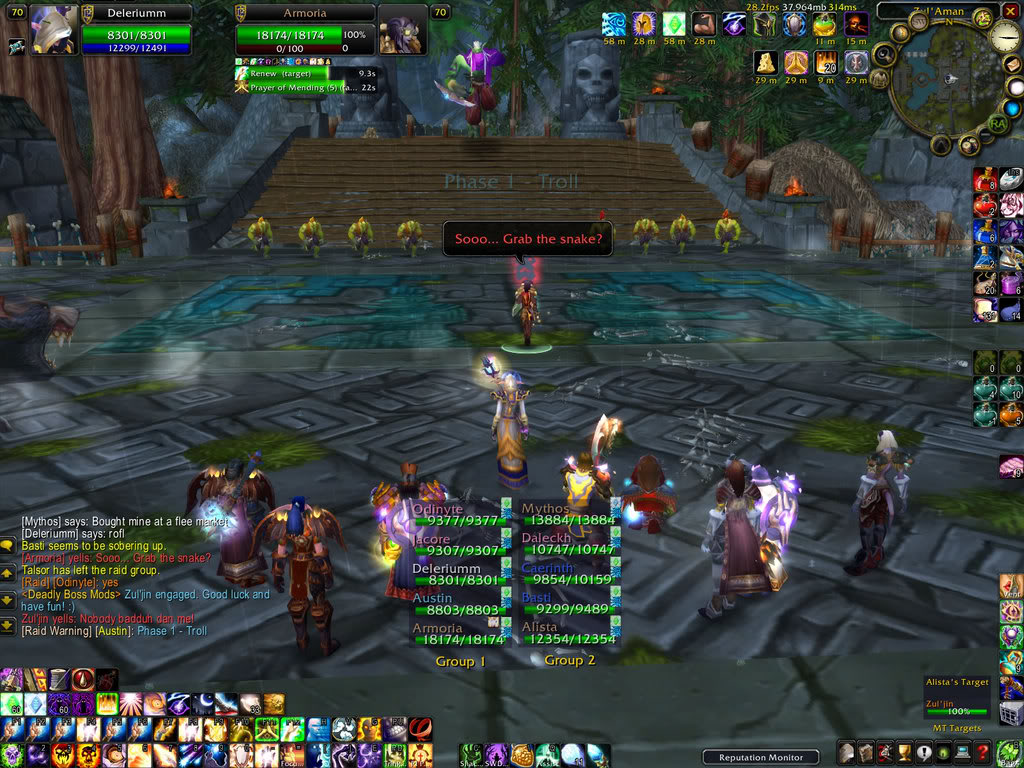Click the character helmet micro button
The height and width of the screenshot is (768, 1024).
846,752
